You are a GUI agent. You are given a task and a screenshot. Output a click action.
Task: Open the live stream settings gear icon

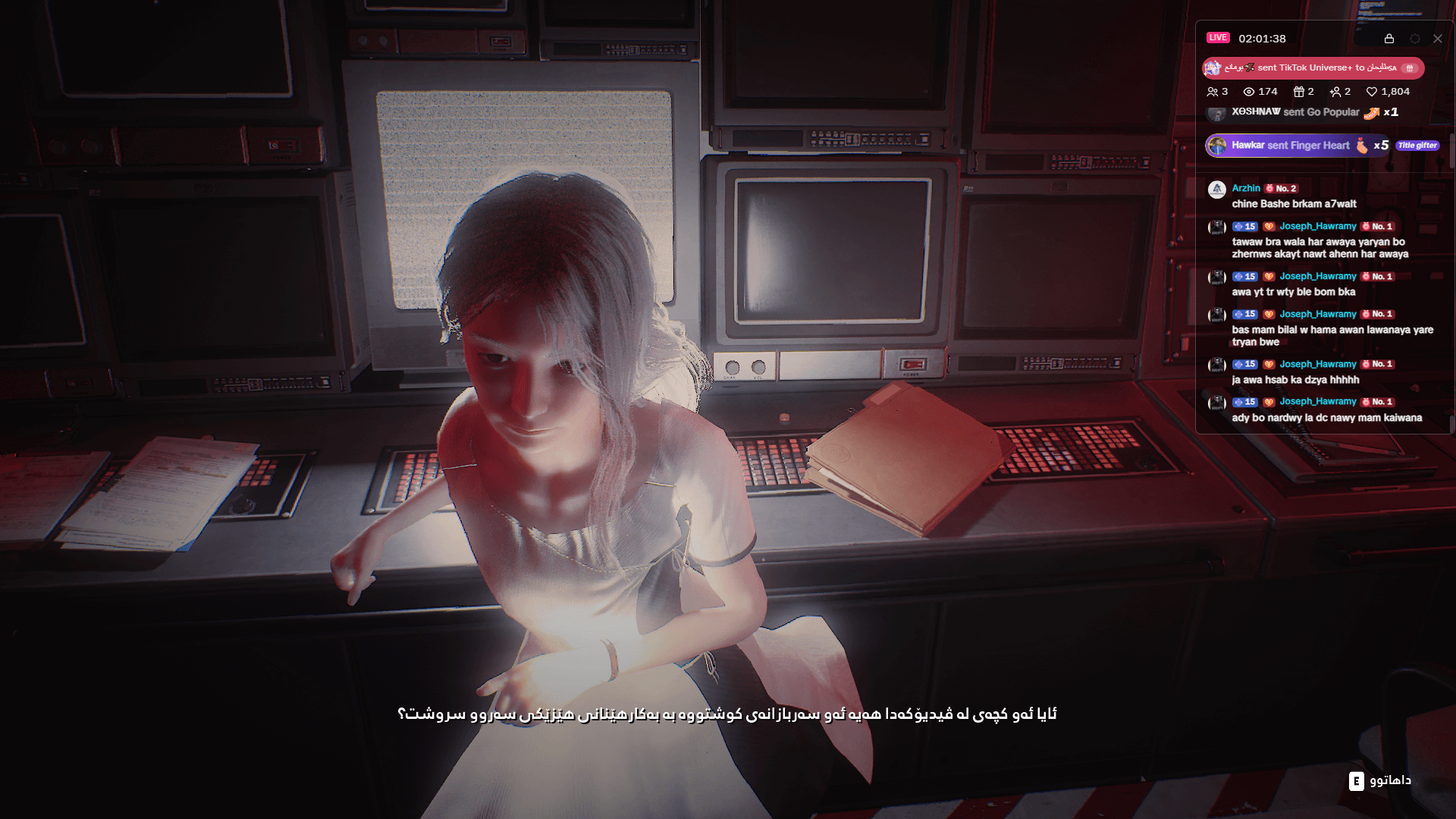pyautogui.click(x=1414, y=39)
